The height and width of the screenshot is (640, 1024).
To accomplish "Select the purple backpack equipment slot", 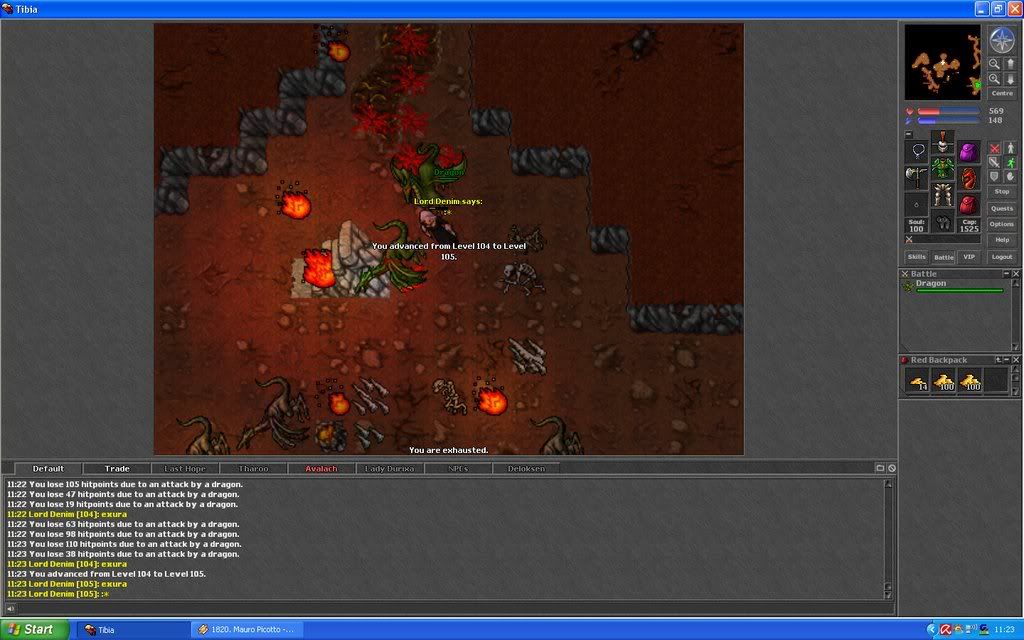I will pos(968,152).
